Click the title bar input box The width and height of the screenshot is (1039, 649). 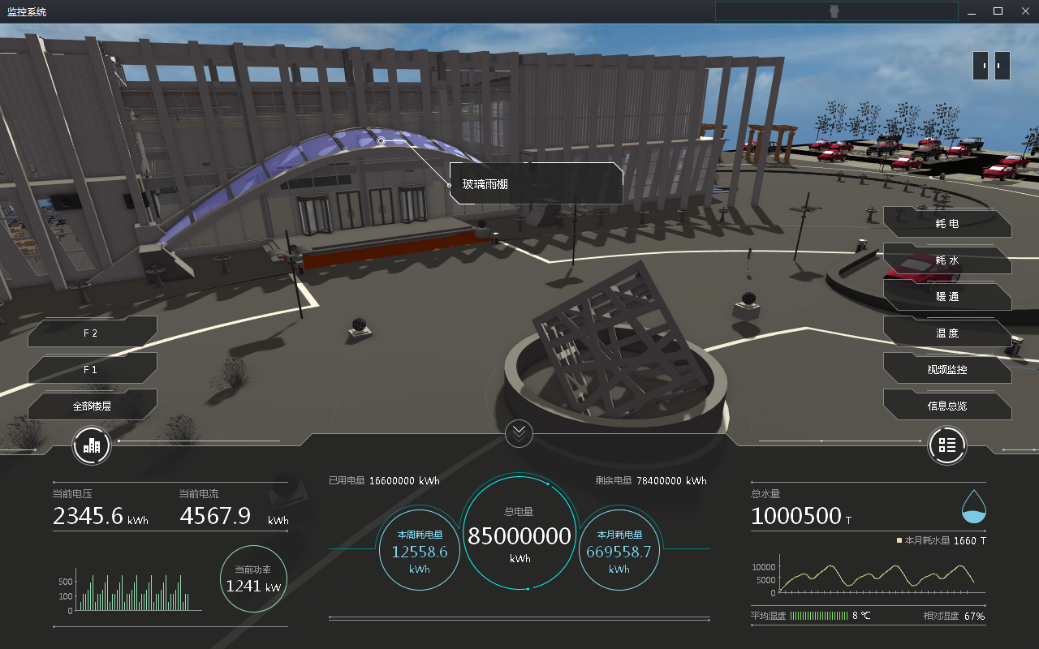tap(835, 11)
